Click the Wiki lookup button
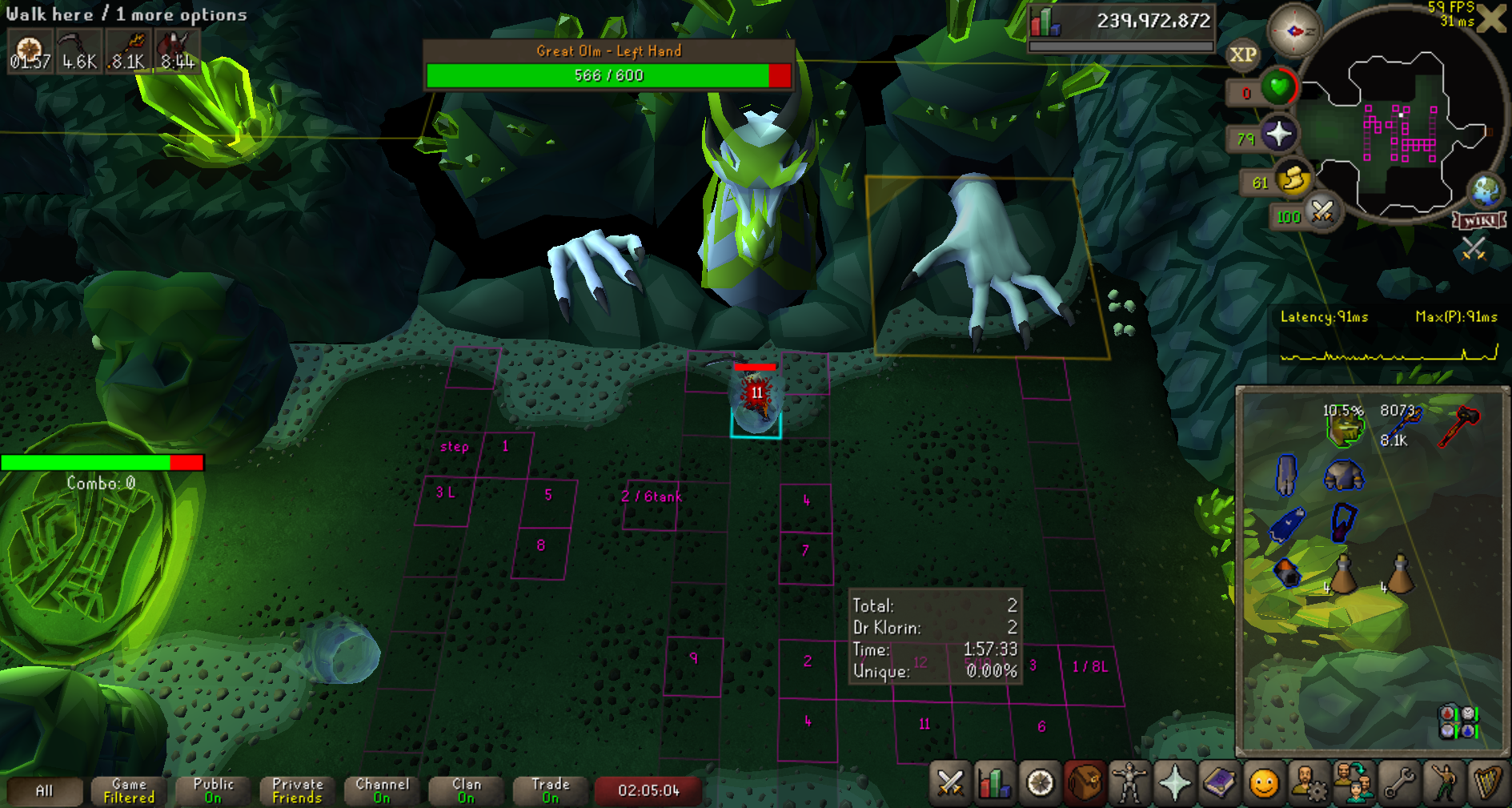1512x808 pixels. (1480, 220)
